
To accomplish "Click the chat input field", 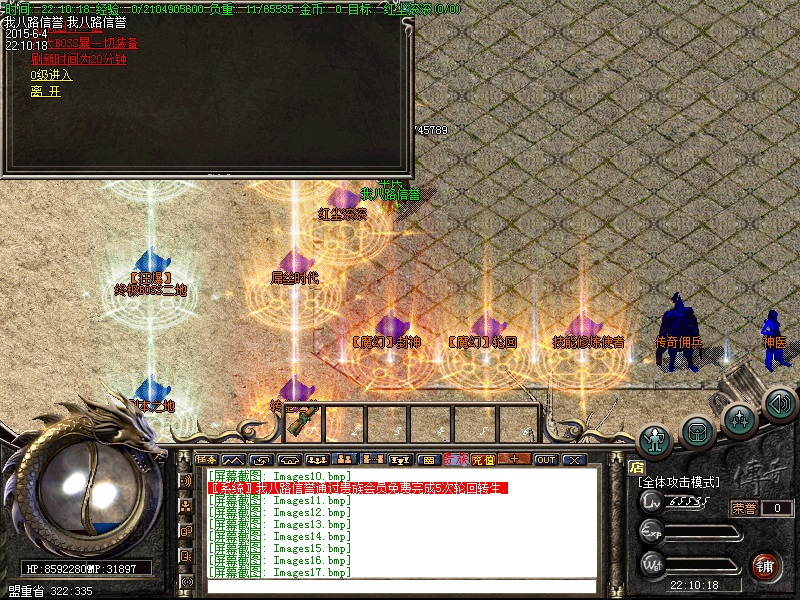I will click(x=400, y=587).
